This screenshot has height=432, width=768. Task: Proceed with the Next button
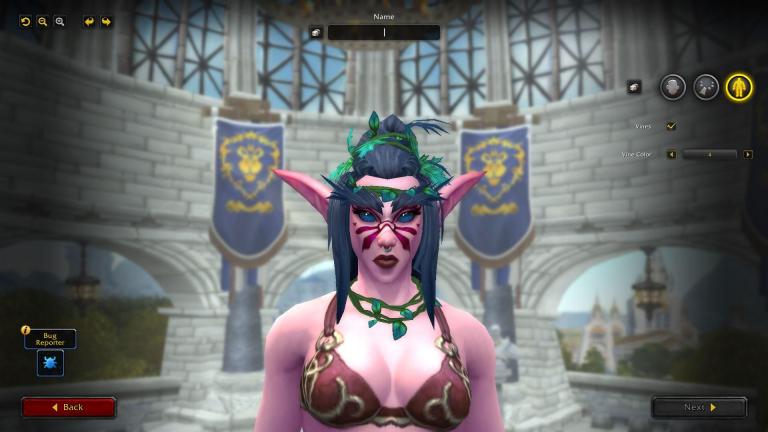point(699,407)
